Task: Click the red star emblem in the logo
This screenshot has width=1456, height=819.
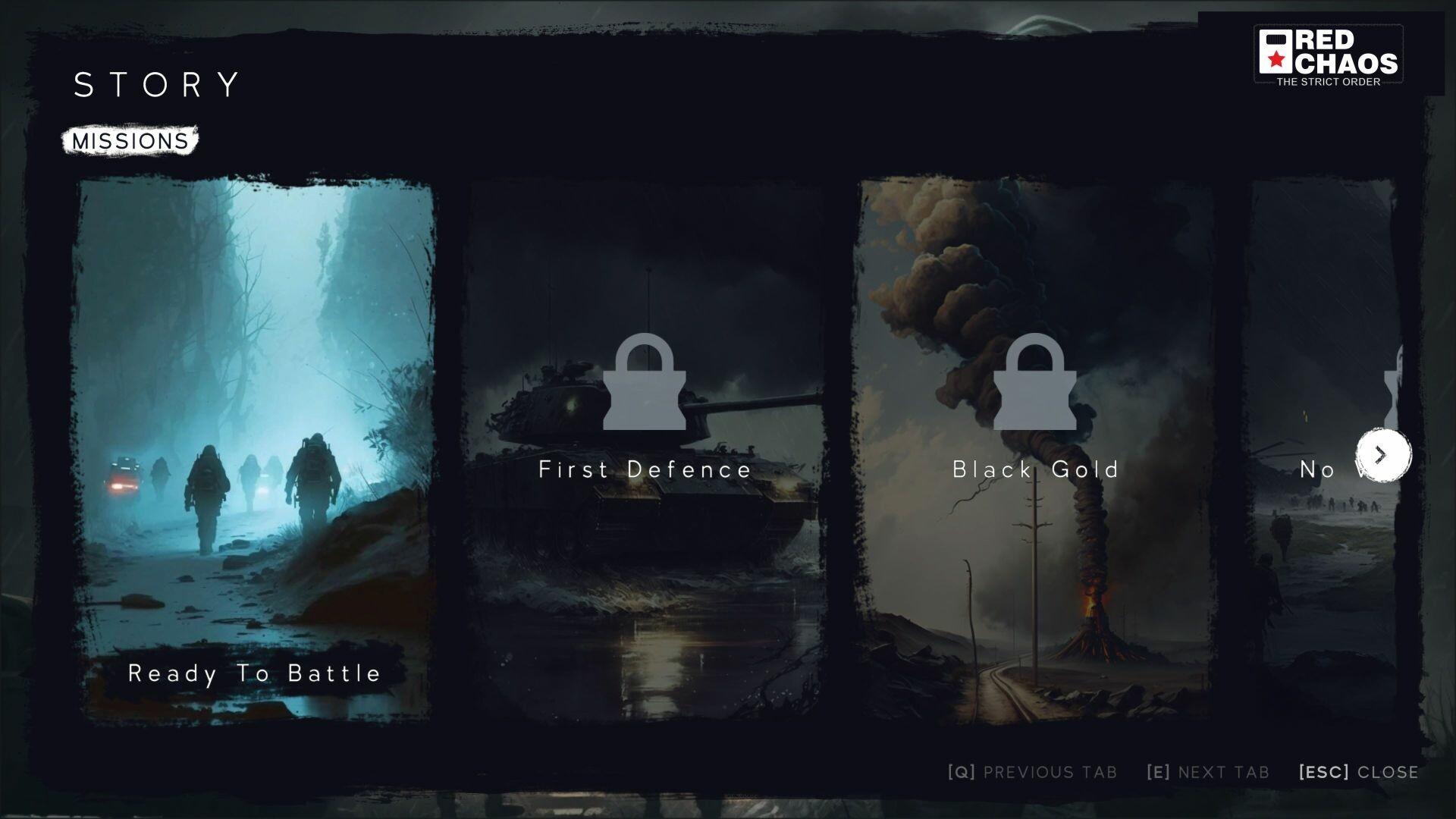Action: click(x=1276, y=59)
